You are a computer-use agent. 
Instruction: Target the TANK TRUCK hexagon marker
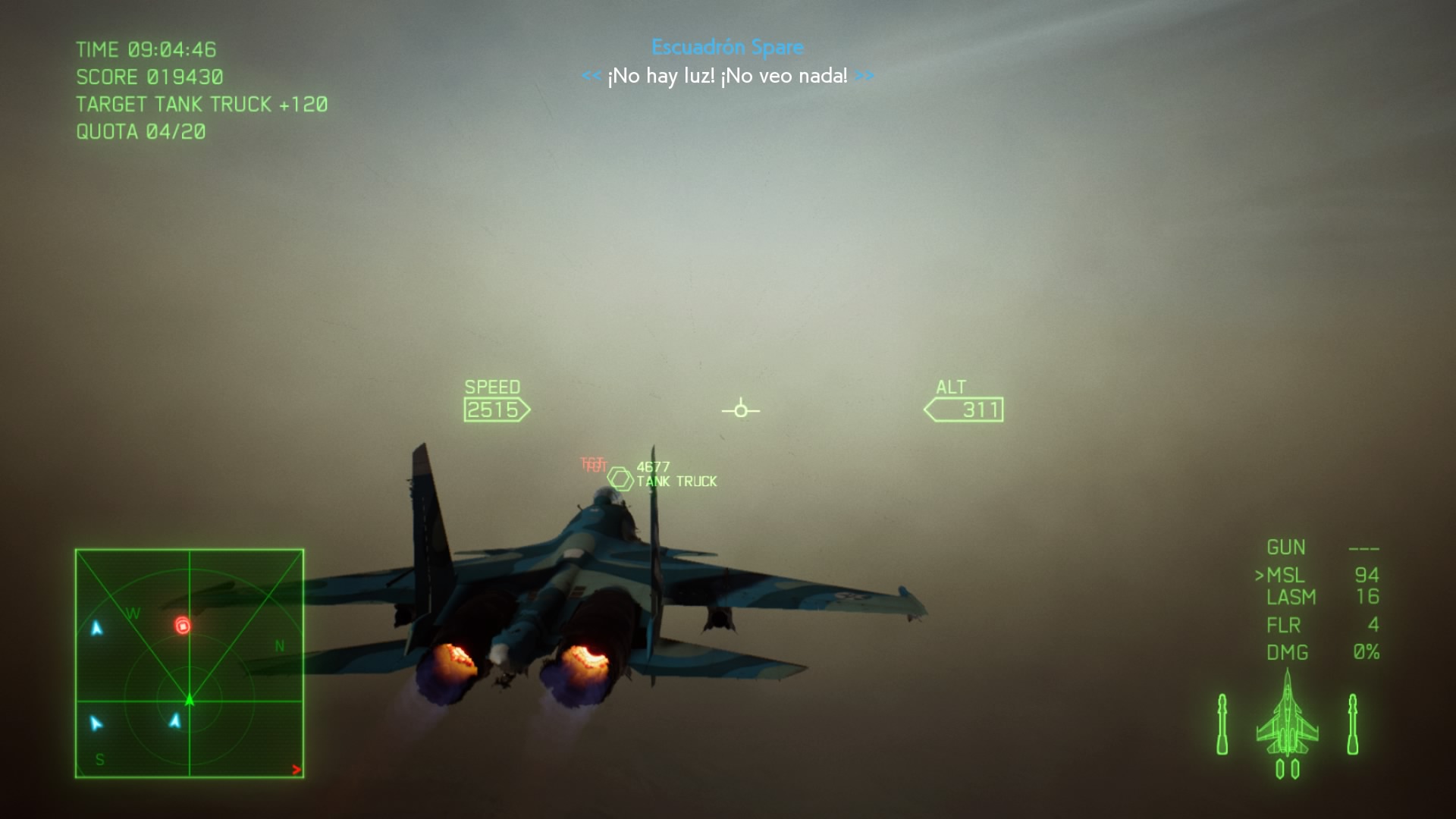click(x=620, y=479)
